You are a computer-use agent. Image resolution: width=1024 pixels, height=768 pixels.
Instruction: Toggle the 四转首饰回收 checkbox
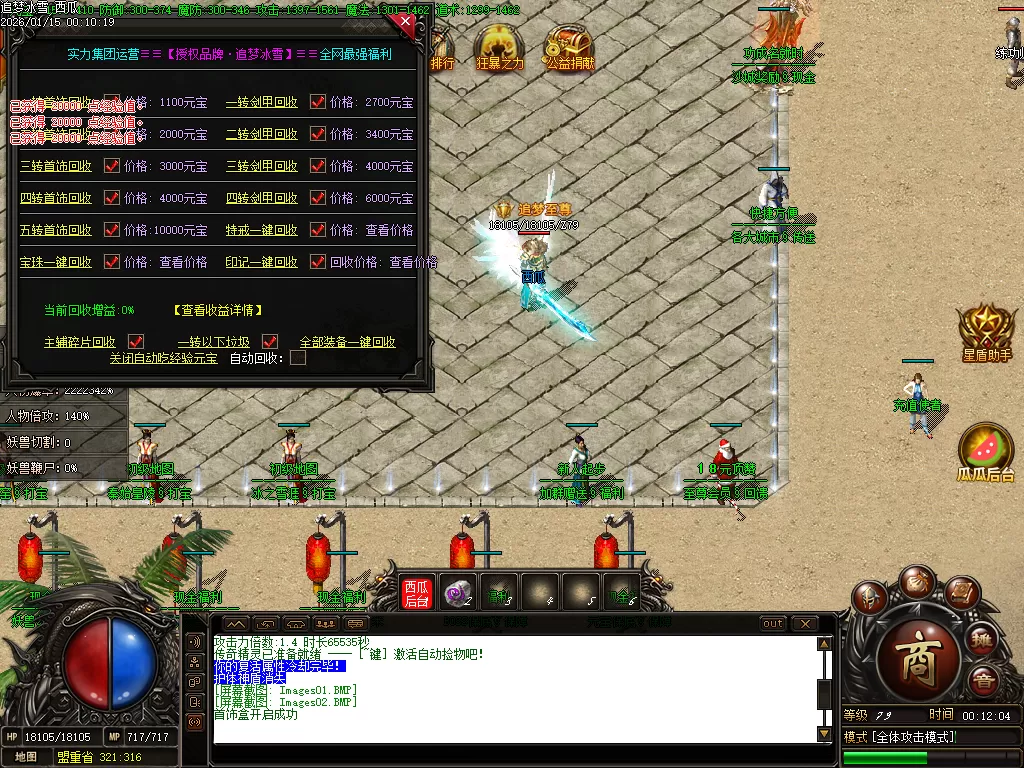point(112,198)
